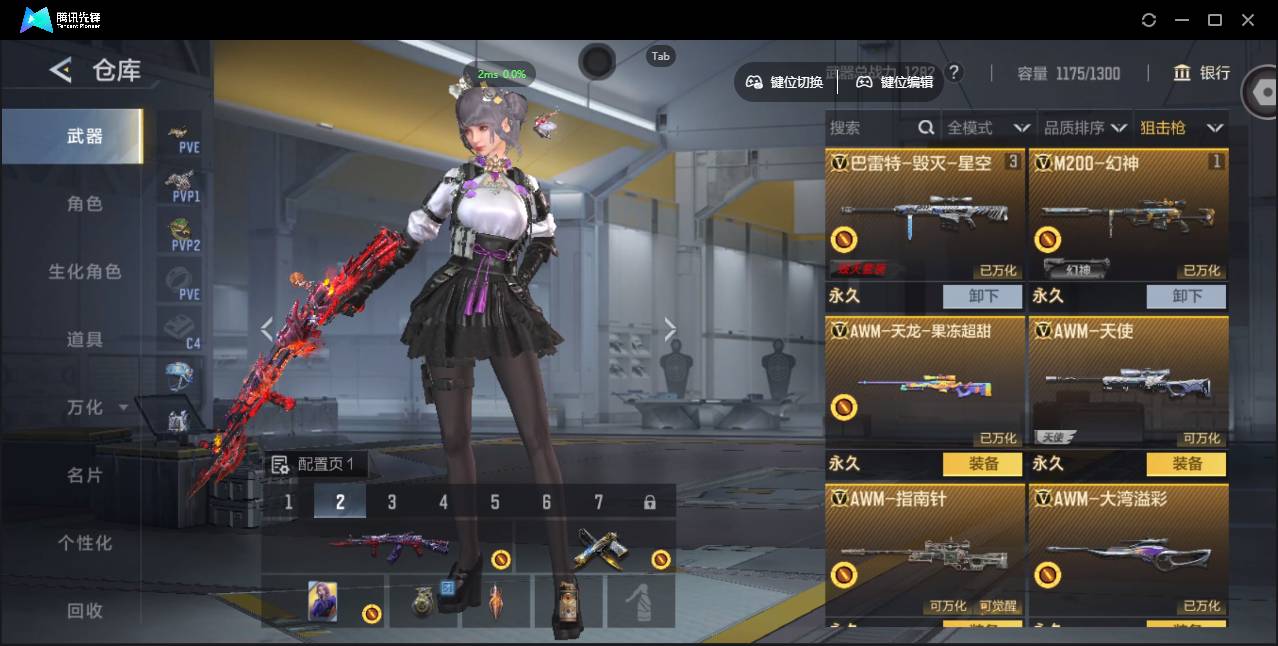1278x646 pixels.
Task: Equip AWM-天龙-果冻超甜 with 装备
Action: click(x=983, y=464)
